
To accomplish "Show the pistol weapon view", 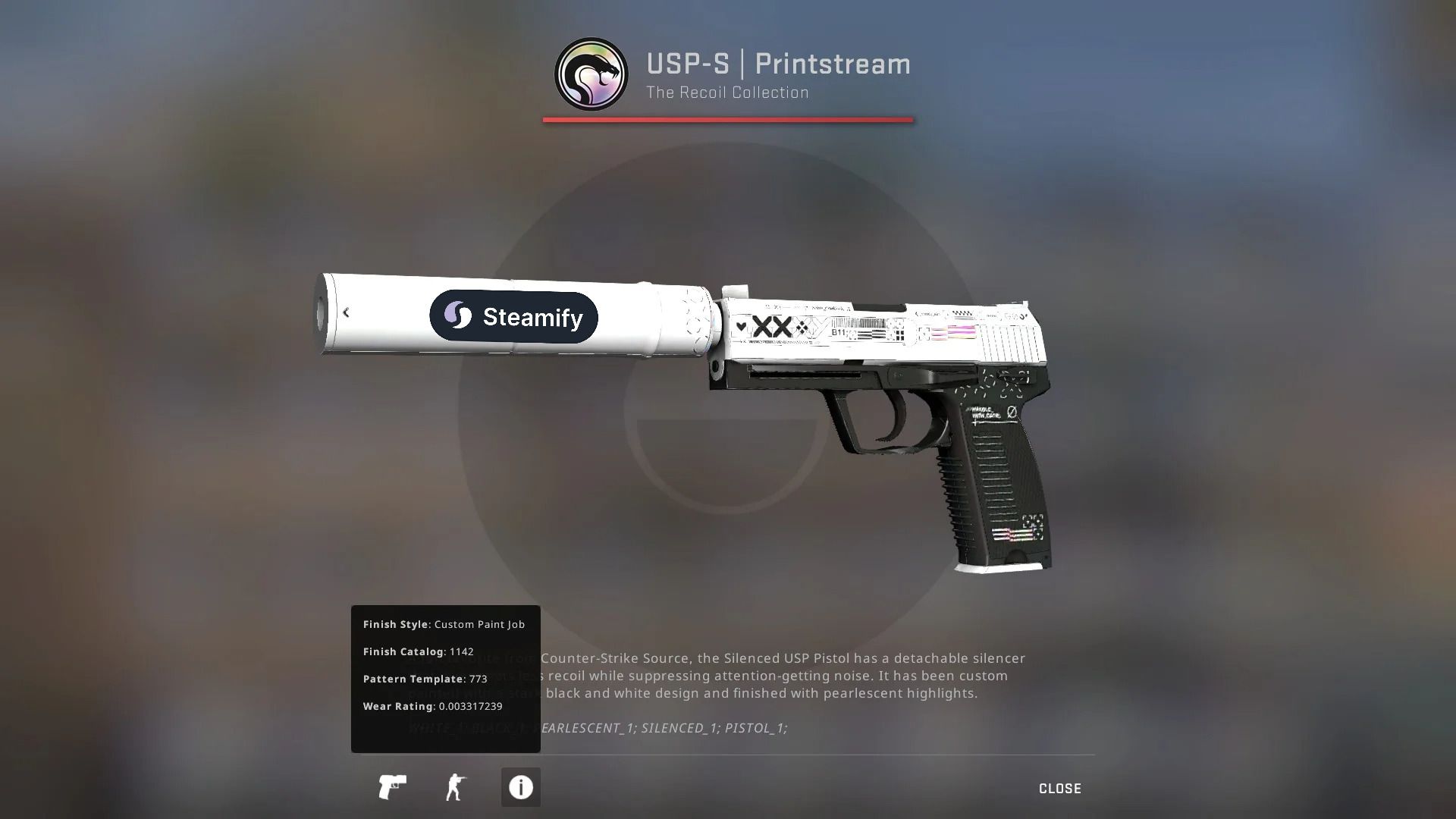I will click(392, 787).
